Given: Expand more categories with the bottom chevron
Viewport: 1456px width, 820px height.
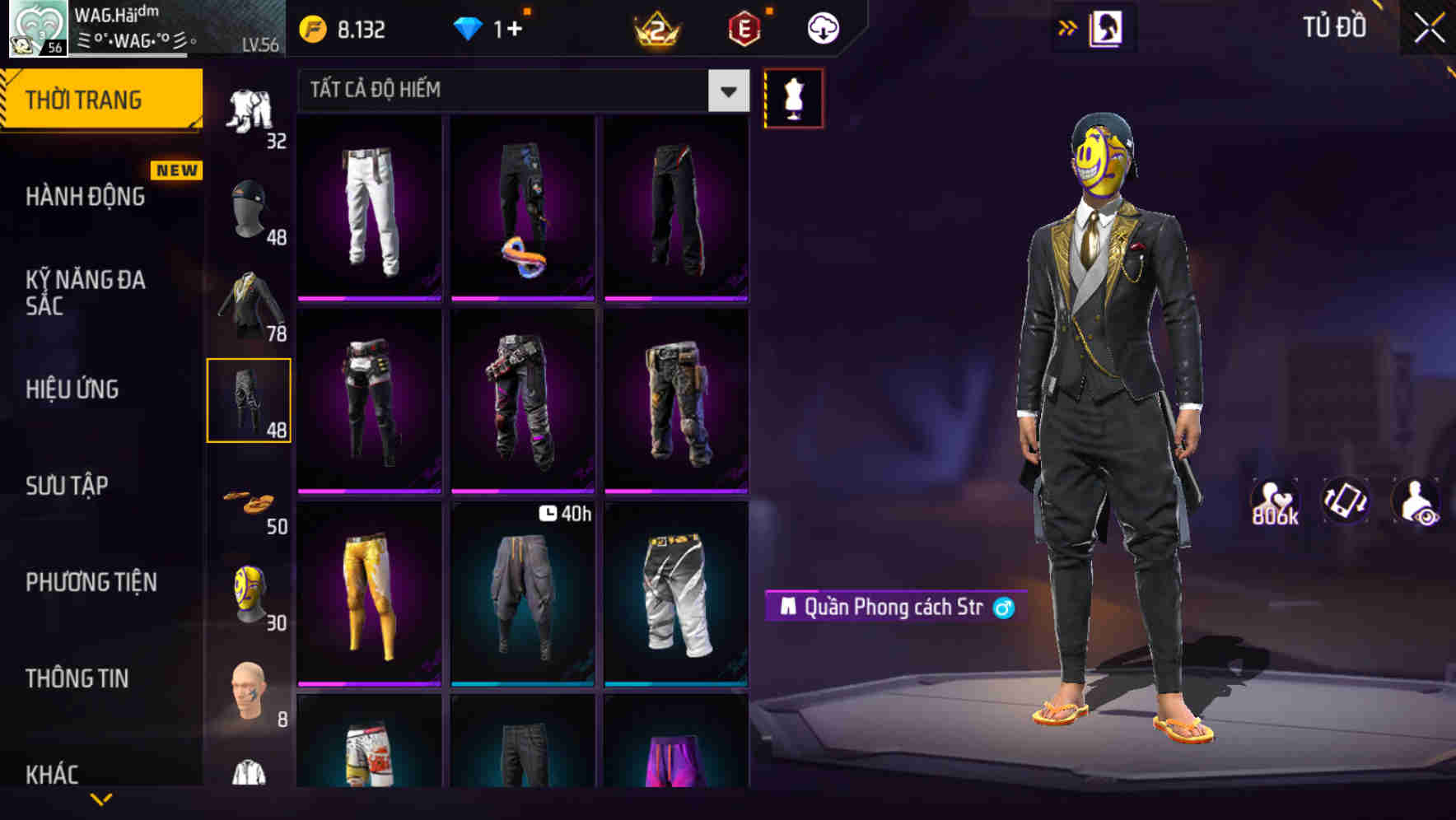Looking at the screenshot, I should click(x=101, y=800).
